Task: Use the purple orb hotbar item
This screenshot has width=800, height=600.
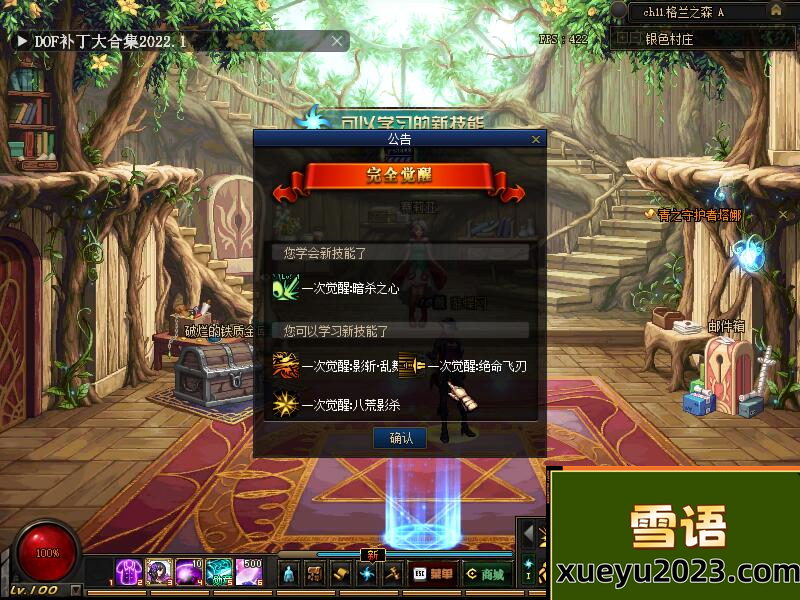Action: 189,572
